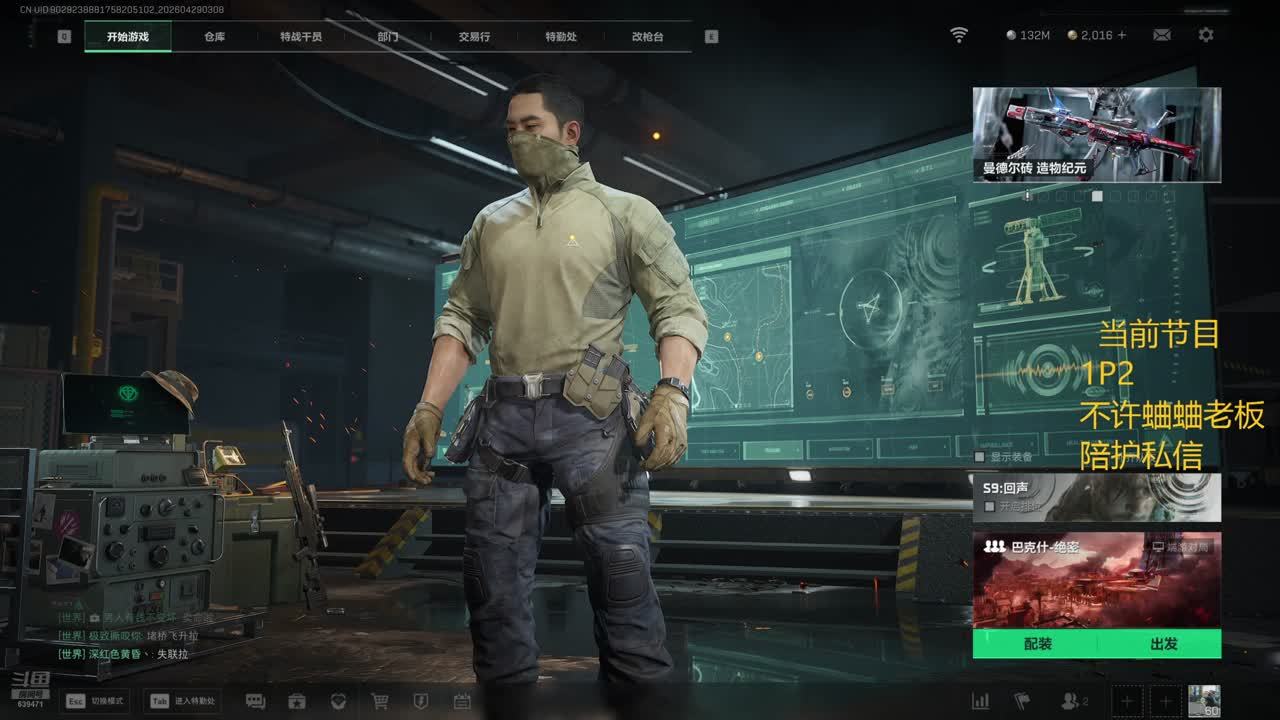Select the 开始游戏 start game tab
This screenshot has width=1280, height=720.
click(128, 37)
